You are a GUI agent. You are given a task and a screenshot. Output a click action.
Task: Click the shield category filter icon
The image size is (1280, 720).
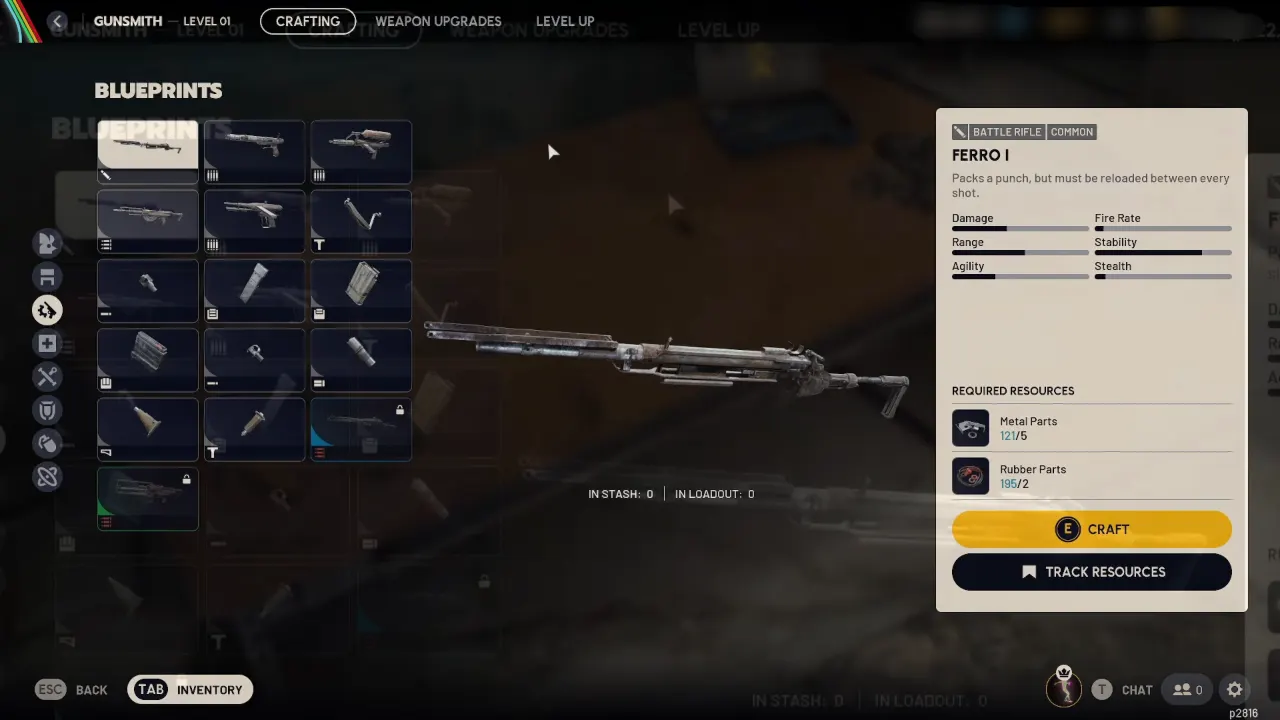click(47, 410)
